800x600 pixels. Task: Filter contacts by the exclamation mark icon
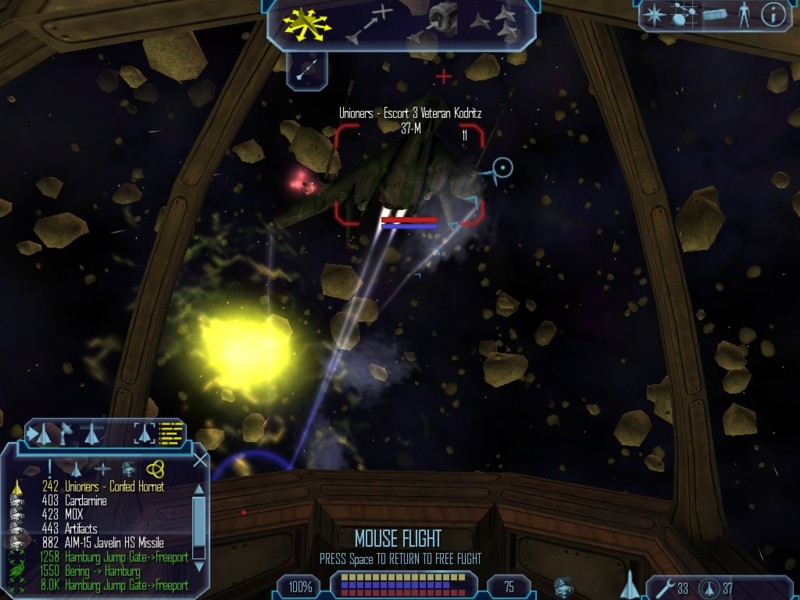pyautogui.click(x=48, y=469)
